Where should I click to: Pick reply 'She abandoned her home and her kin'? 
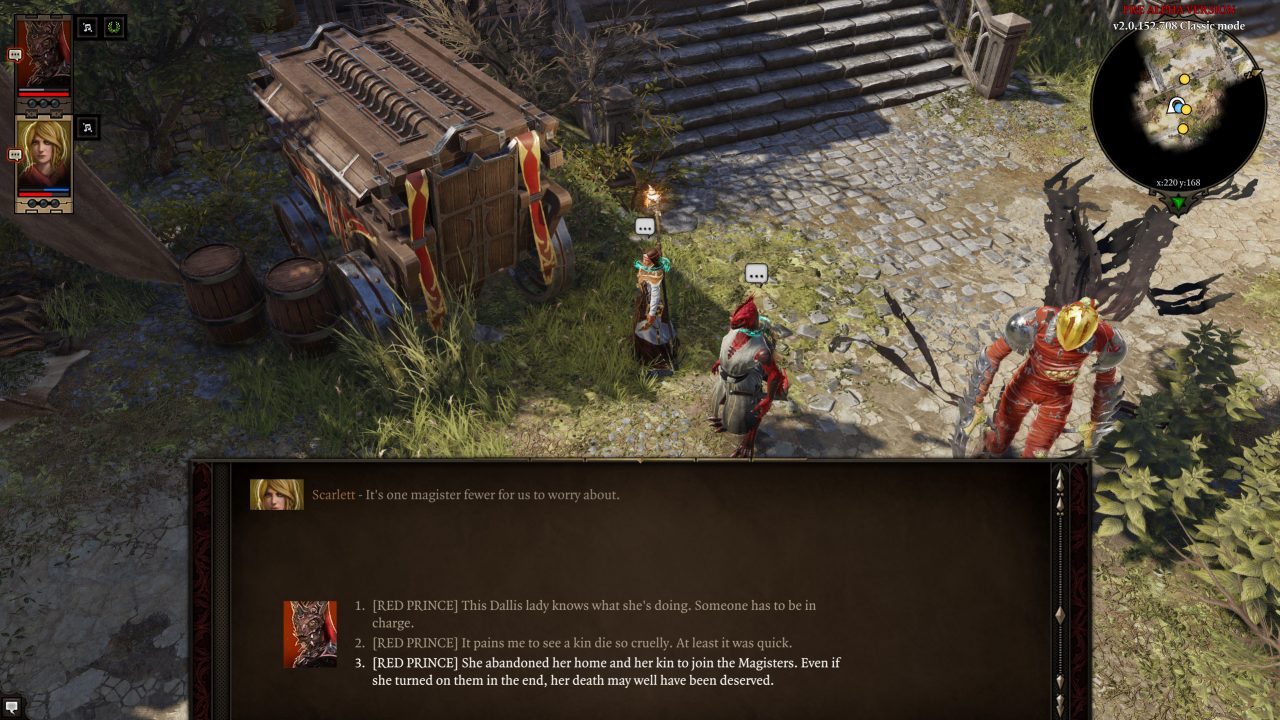coord(606,671)
